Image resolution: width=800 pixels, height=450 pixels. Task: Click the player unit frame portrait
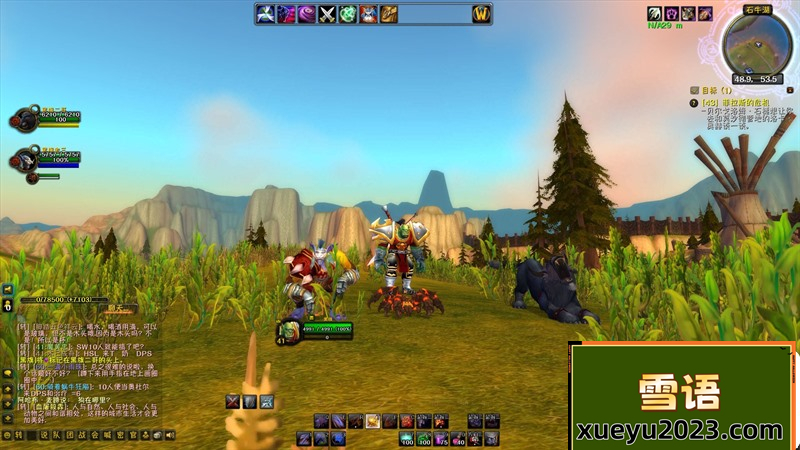point(287,332)
